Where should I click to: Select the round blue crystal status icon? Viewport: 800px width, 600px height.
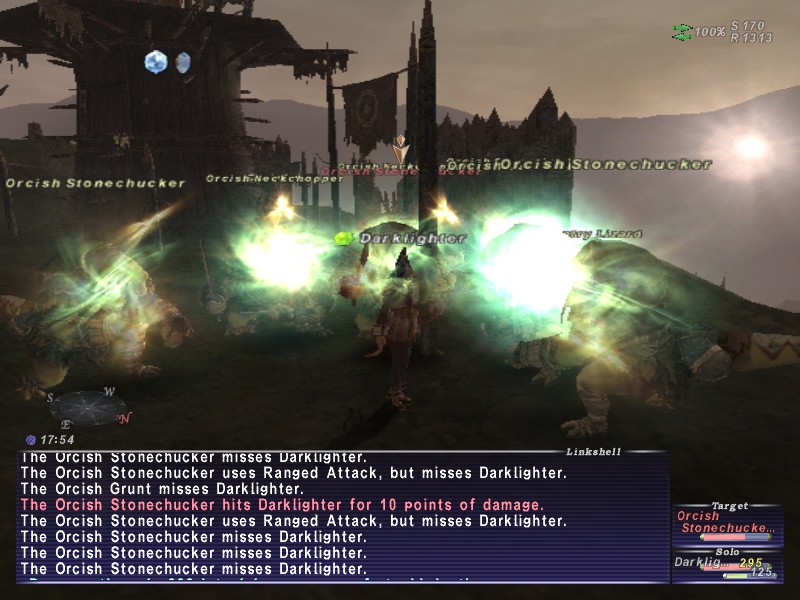tap(156, 62)
